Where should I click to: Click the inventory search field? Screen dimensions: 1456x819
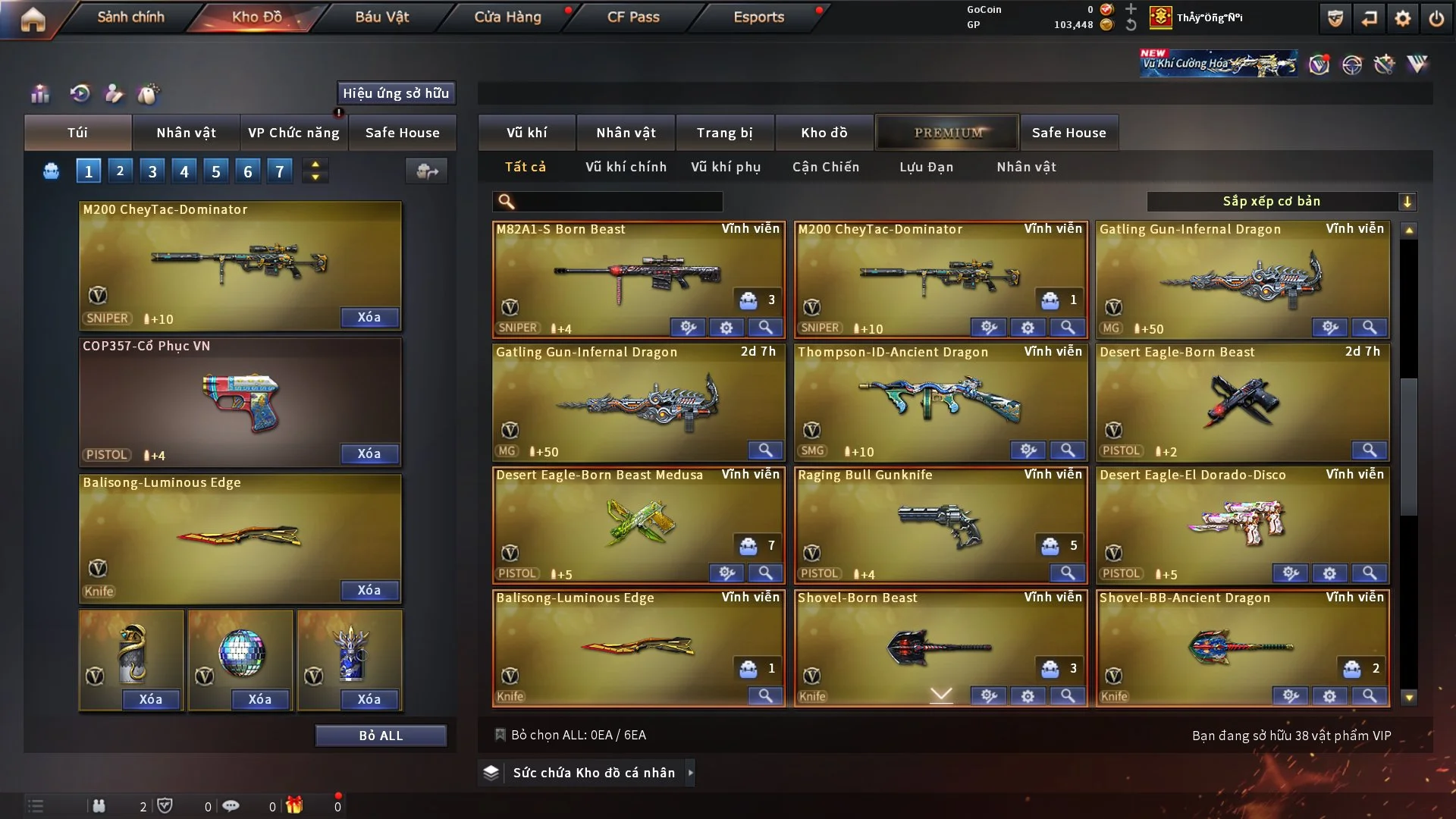click(618, 202)
